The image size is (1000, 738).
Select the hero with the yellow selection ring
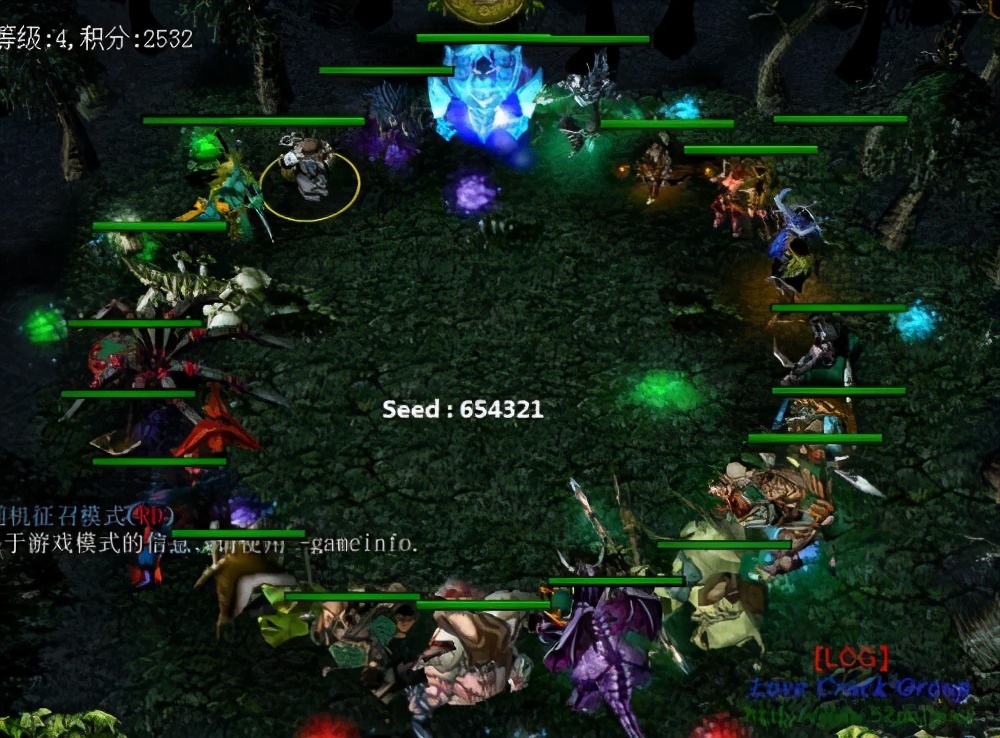tap(309, 172)
